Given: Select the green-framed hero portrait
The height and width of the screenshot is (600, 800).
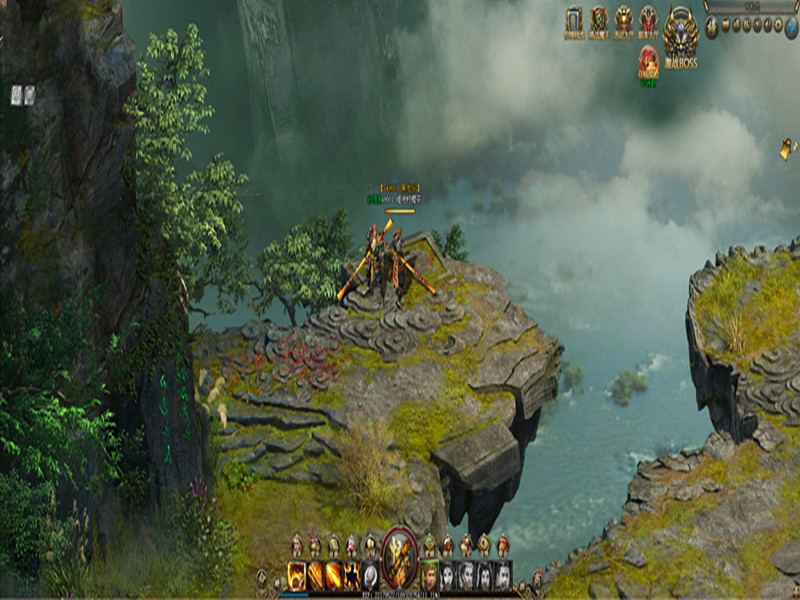Looking at the screenshot, I should click(x=429, y=574).
